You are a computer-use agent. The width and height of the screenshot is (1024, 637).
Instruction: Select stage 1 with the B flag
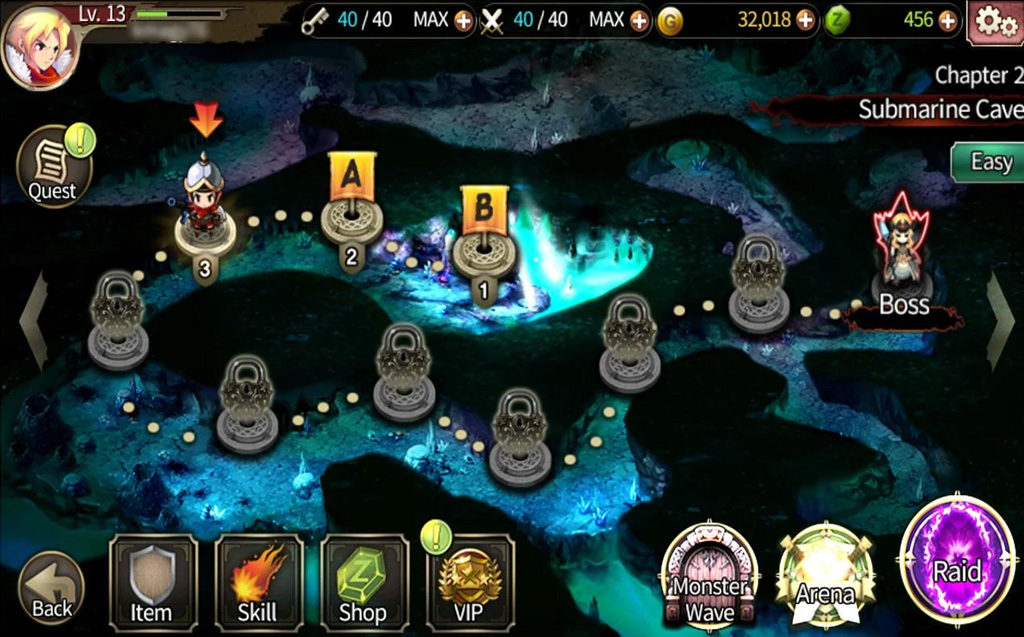coord(484,250)
